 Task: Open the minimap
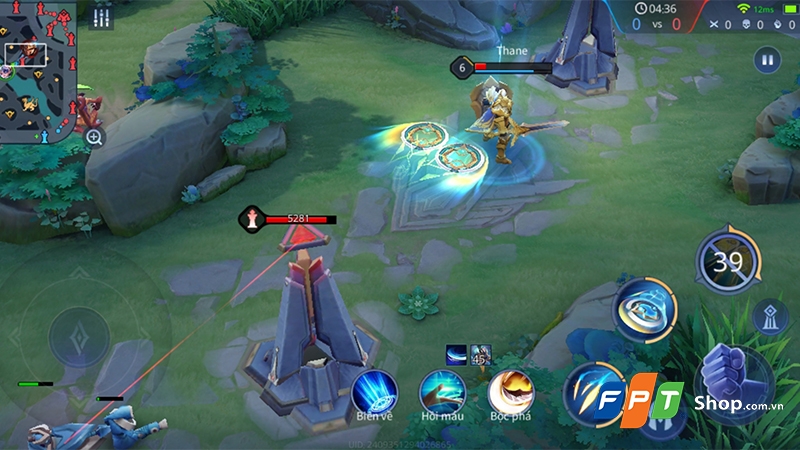click(x=38, y=66)
